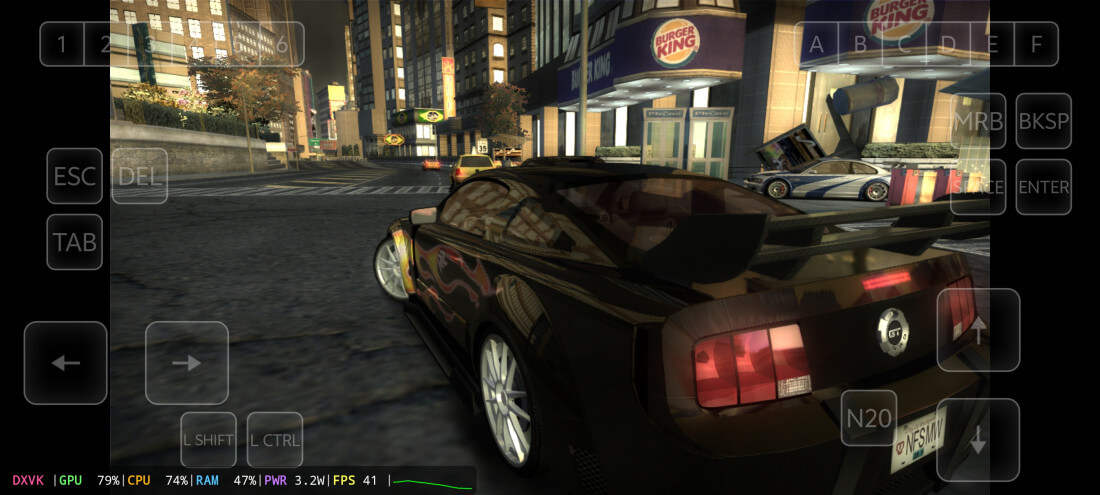
Task: Brake with the down arrow button
Action: (x=978, y=440)
